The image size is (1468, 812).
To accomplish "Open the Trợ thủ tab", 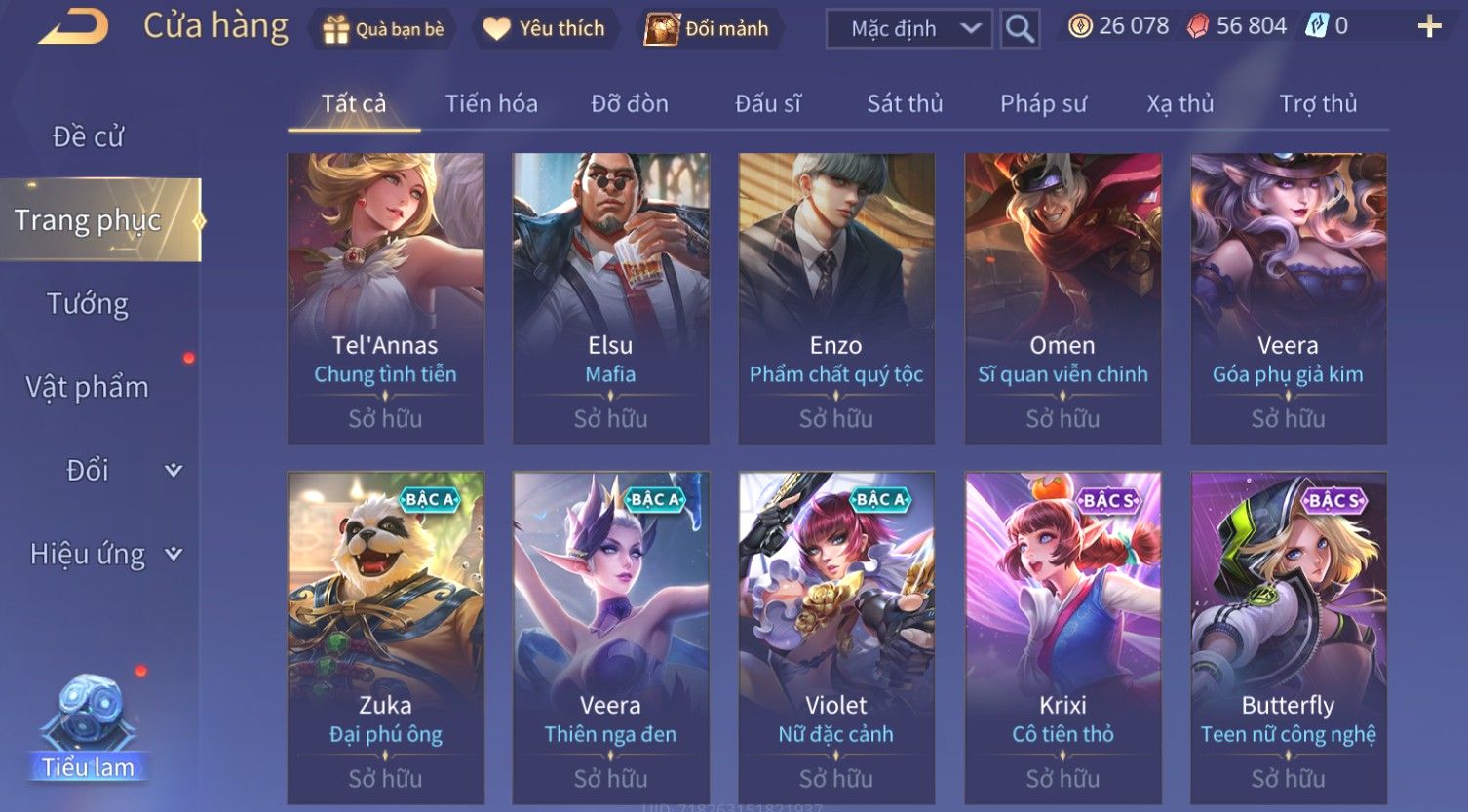I will click(x=1318, y=103).
